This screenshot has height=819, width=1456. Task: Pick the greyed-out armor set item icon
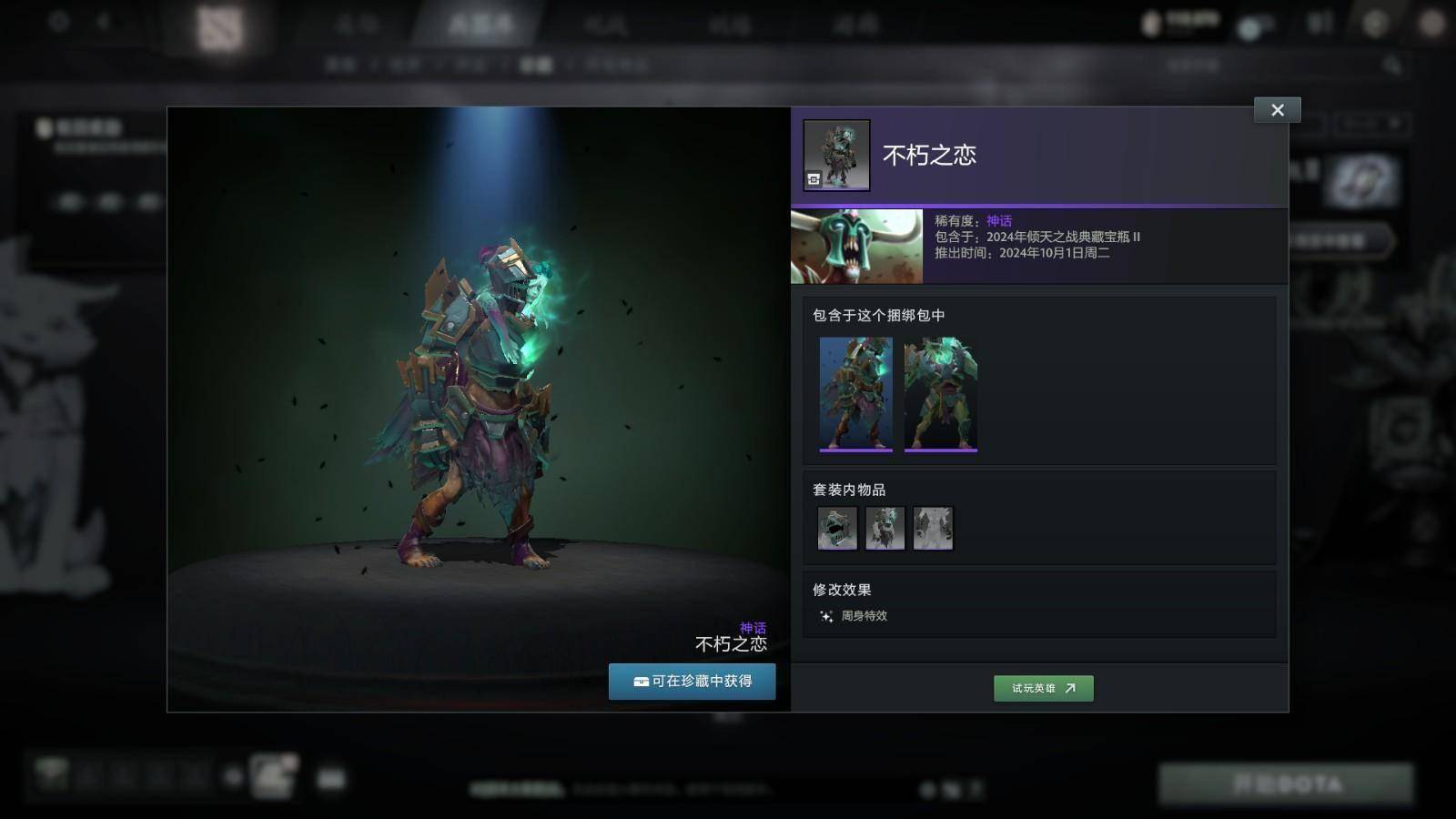(933, 528)
